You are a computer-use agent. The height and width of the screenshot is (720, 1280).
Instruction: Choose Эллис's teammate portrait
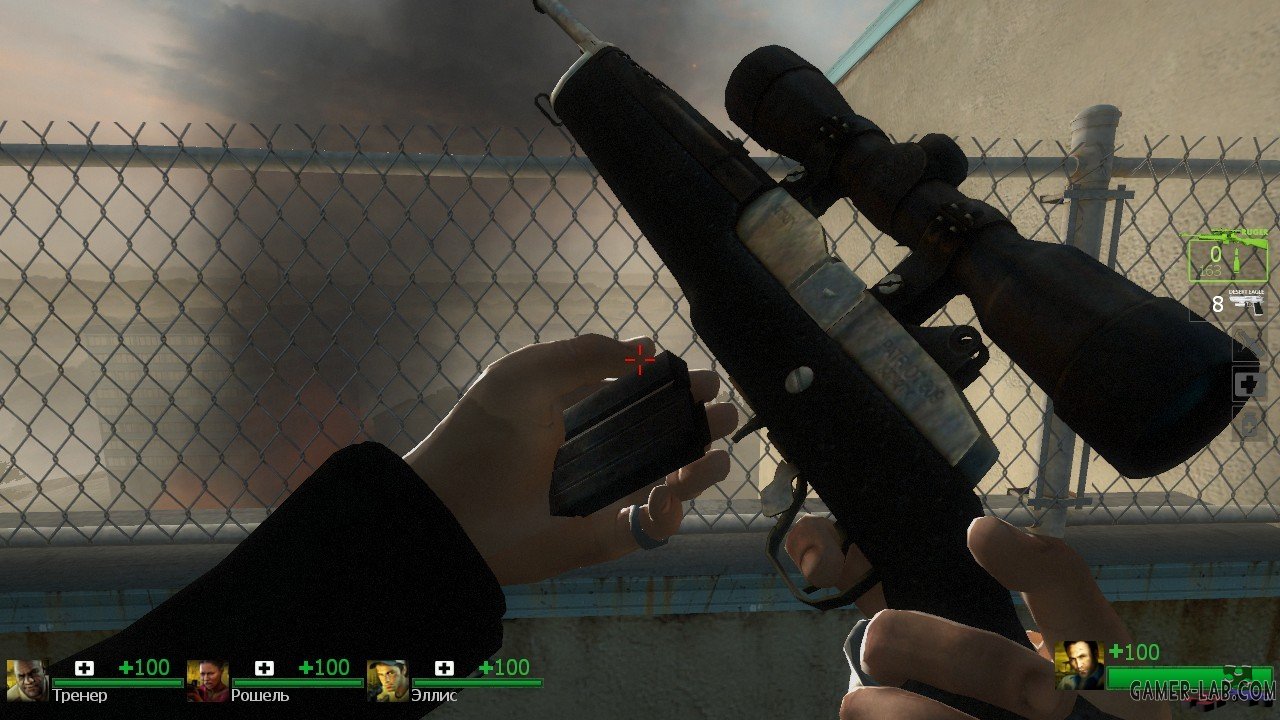click(387, 680)
